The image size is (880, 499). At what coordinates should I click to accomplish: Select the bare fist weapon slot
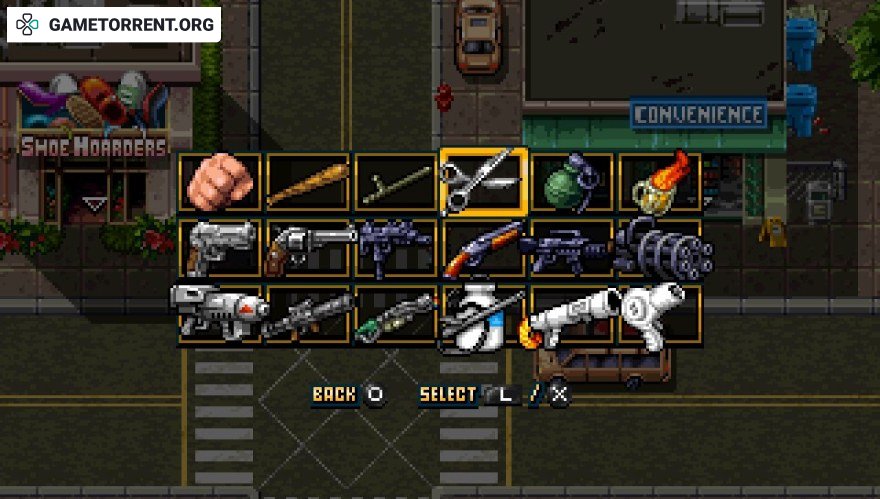tap(220, 183)
